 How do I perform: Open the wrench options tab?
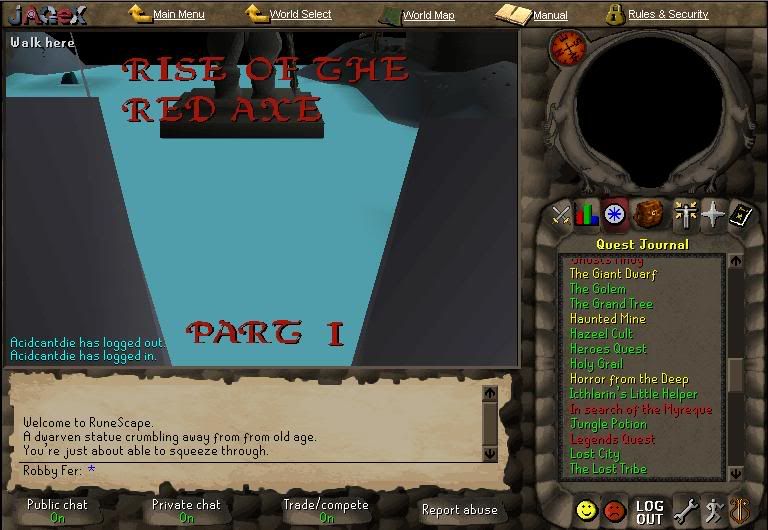(x=686, y=511)
